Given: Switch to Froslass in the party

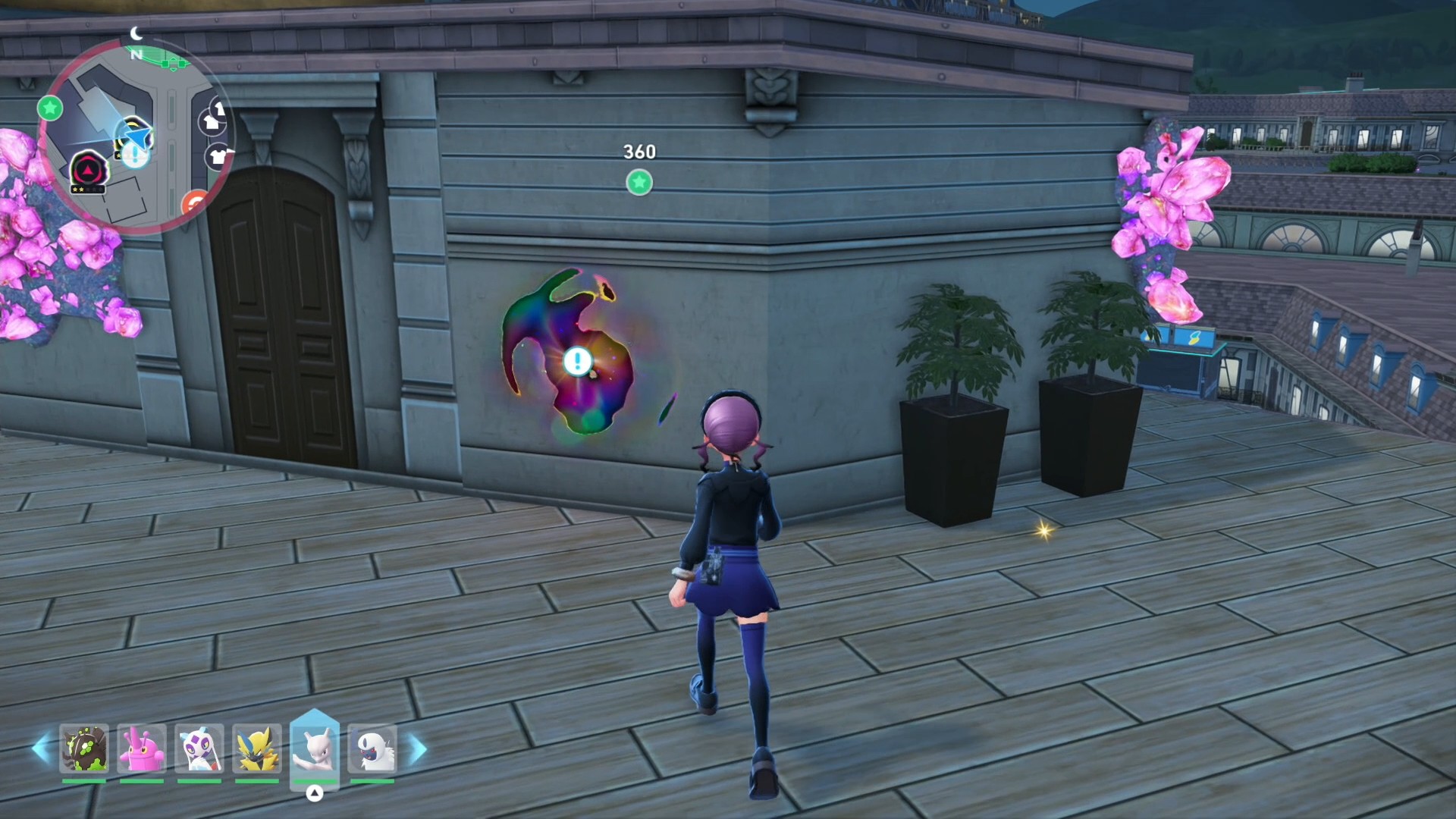Looking at the screenshot, I should (199, 748).
